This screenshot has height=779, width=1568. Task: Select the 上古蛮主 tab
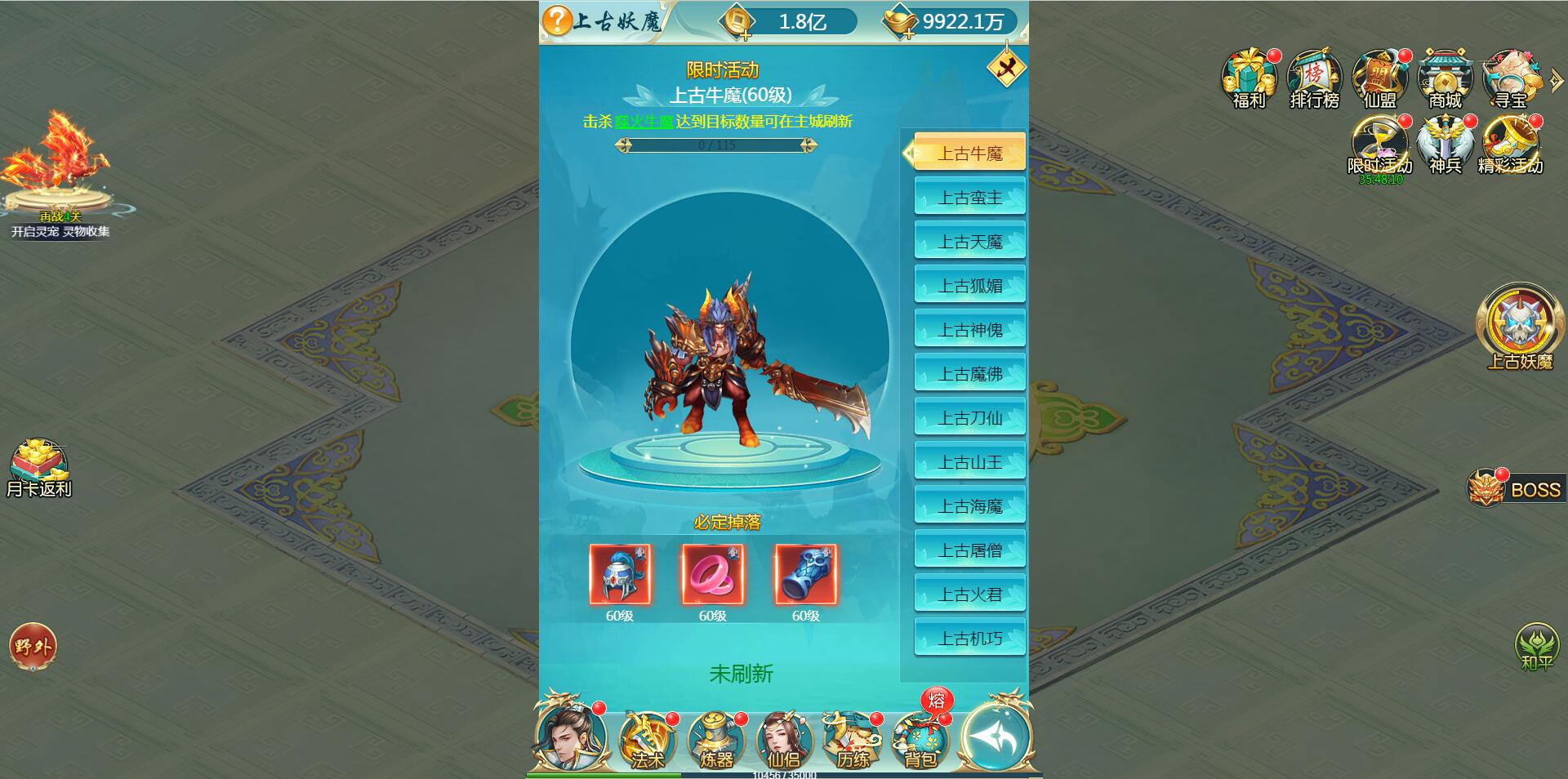[x=969, y=196]
